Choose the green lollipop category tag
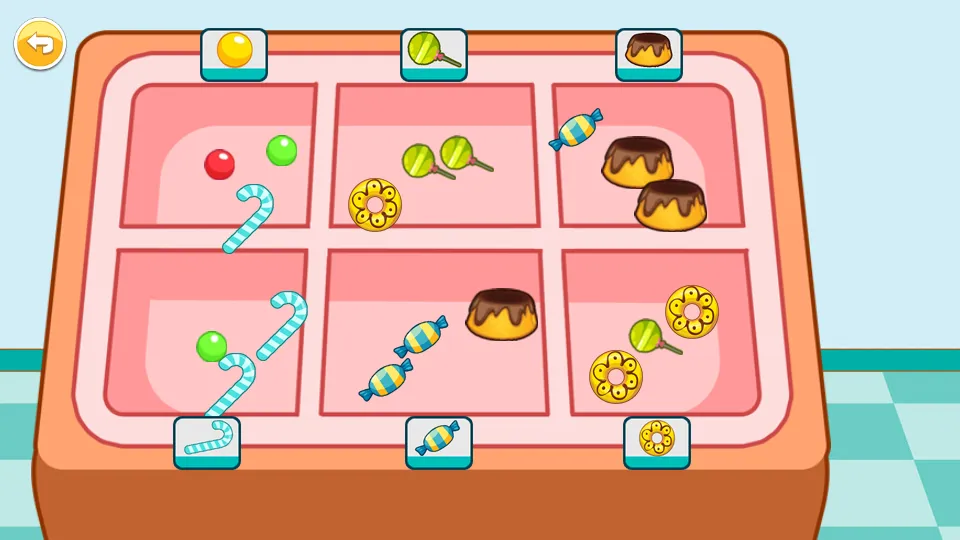The width and height of the screenshot is (960, 540). click(x=433, y=52)
